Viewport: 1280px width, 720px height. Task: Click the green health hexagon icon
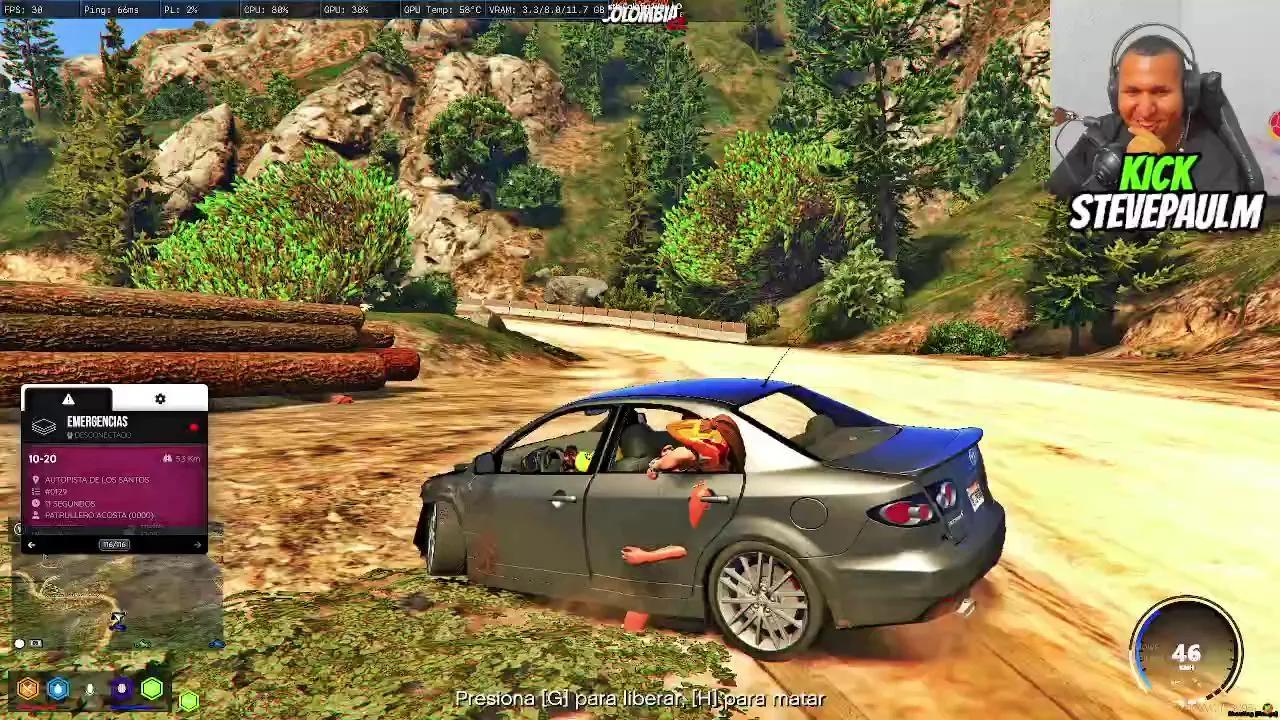(x=151, y=687)
